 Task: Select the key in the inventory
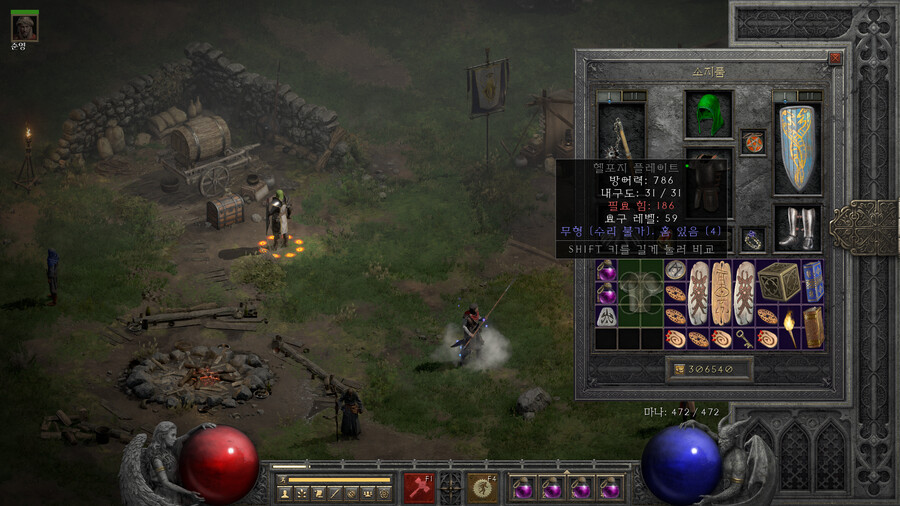point(744,338)
